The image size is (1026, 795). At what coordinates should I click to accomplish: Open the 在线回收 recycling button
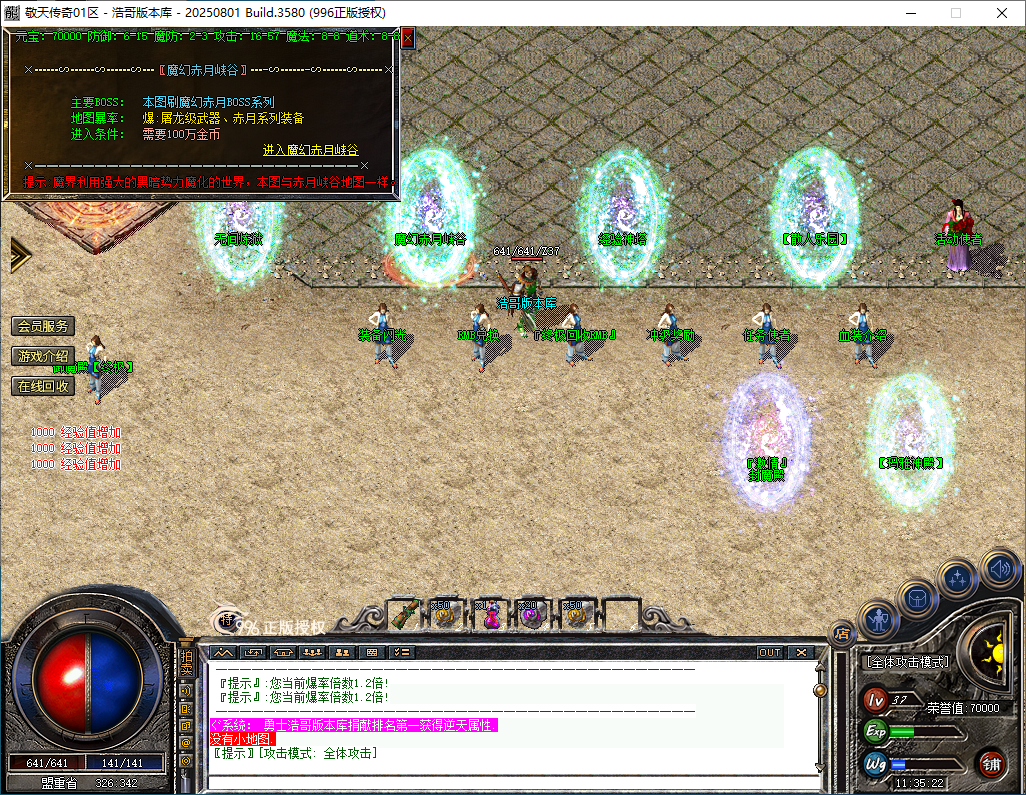(x=43, y=386)
